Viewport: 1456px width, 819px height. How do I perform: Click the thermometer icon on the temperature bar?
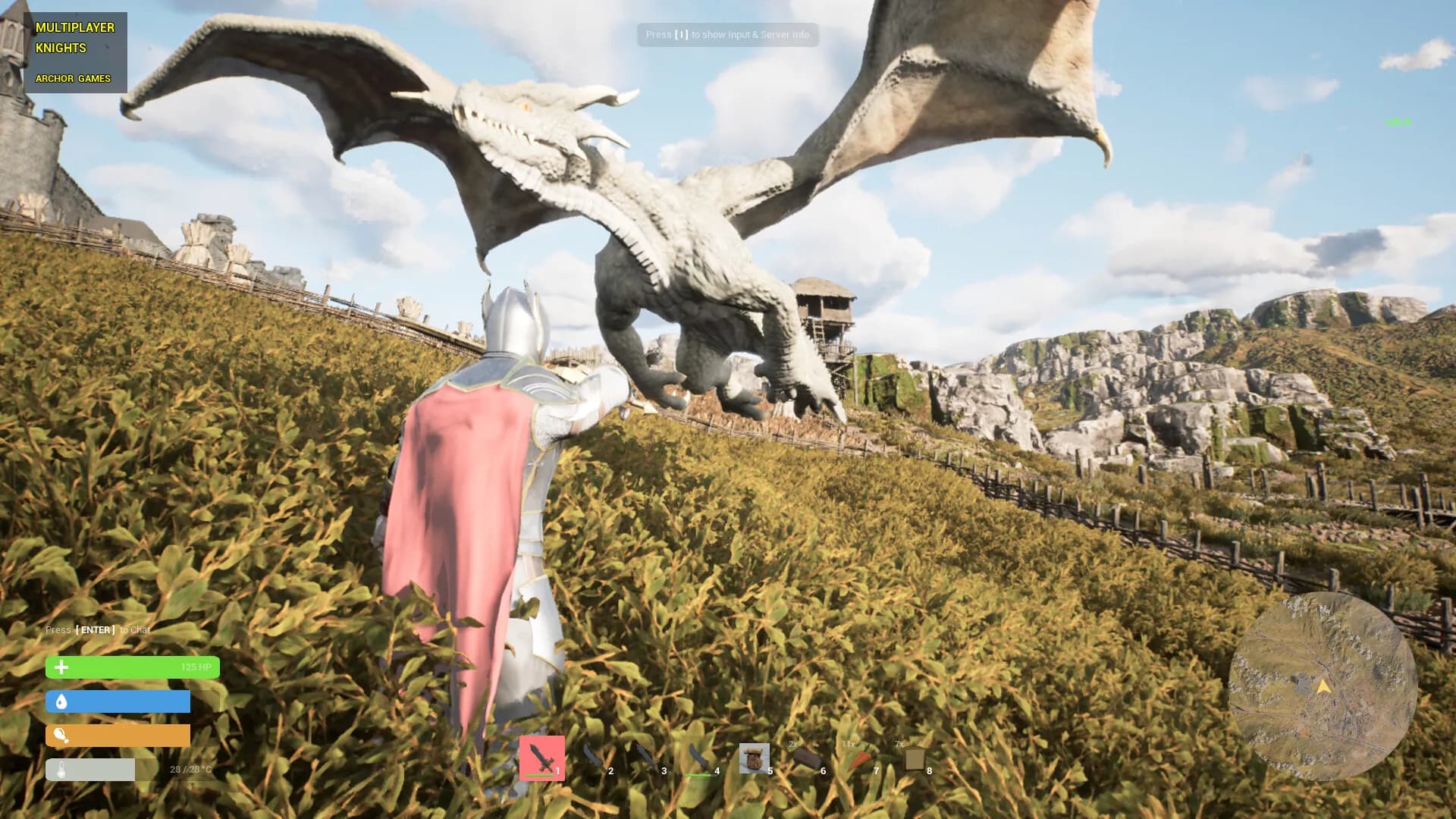pos(60,769)
